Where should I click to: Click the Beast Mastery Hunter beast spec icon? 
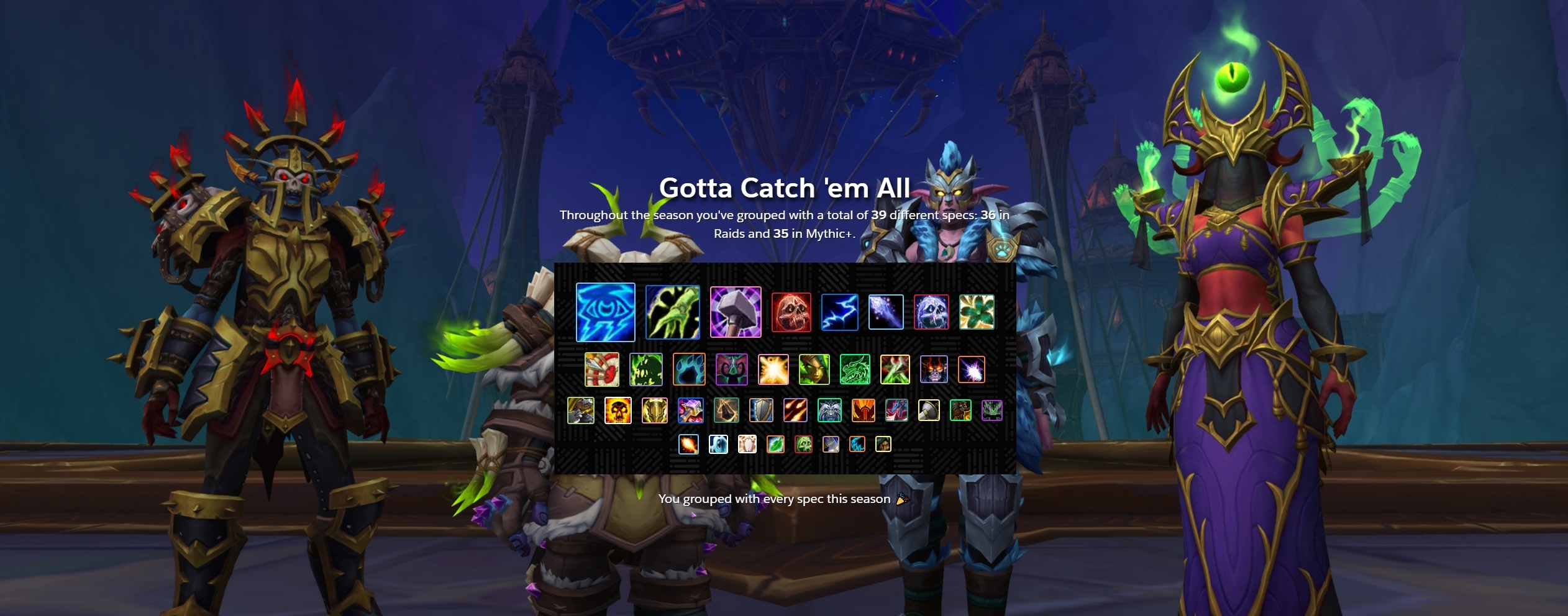(x=580, y=412)
